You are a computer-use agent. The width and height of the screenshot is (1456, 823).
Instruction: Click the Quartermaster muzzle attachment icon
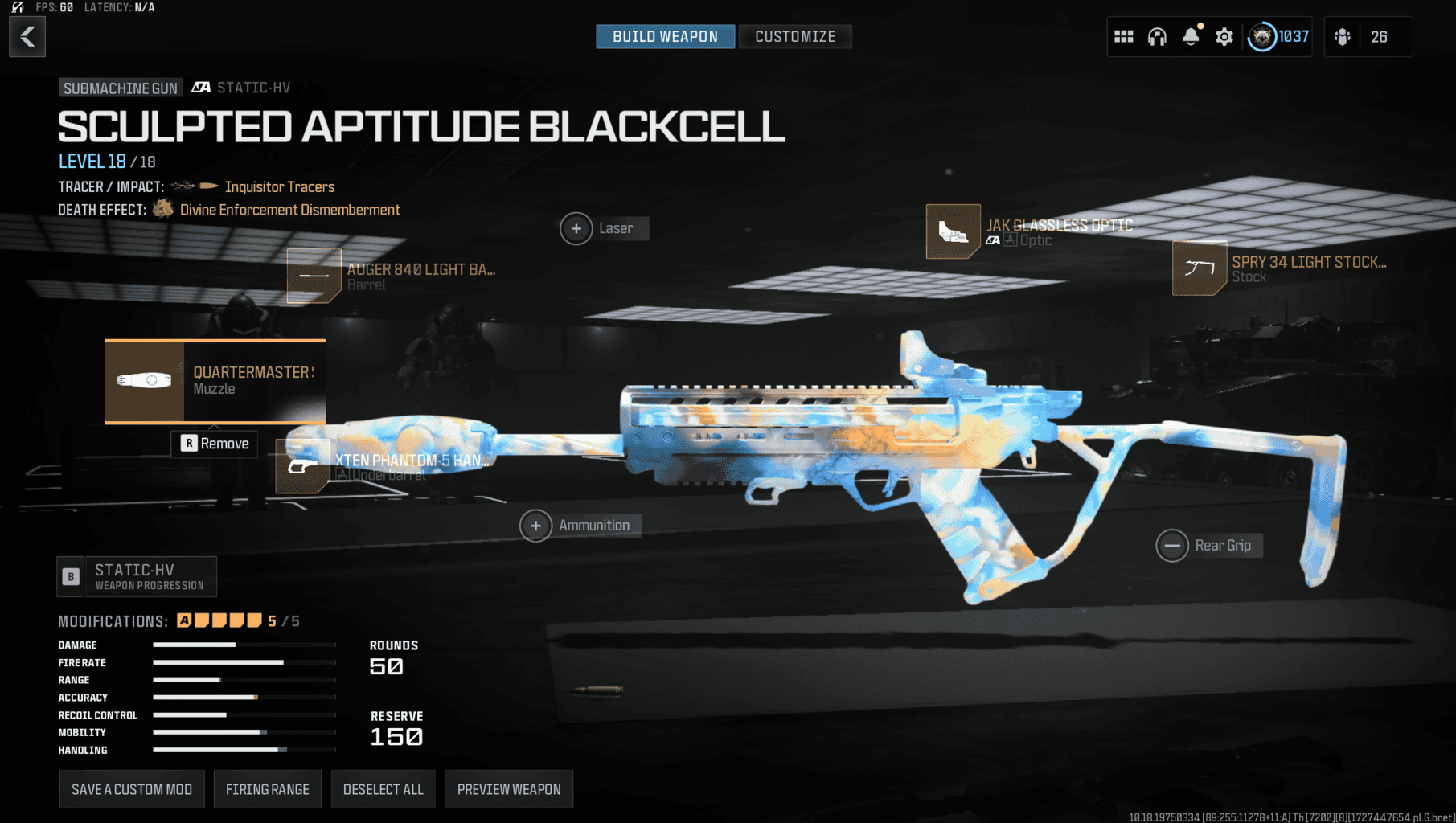pyautogui.click(x=145, y=382)
